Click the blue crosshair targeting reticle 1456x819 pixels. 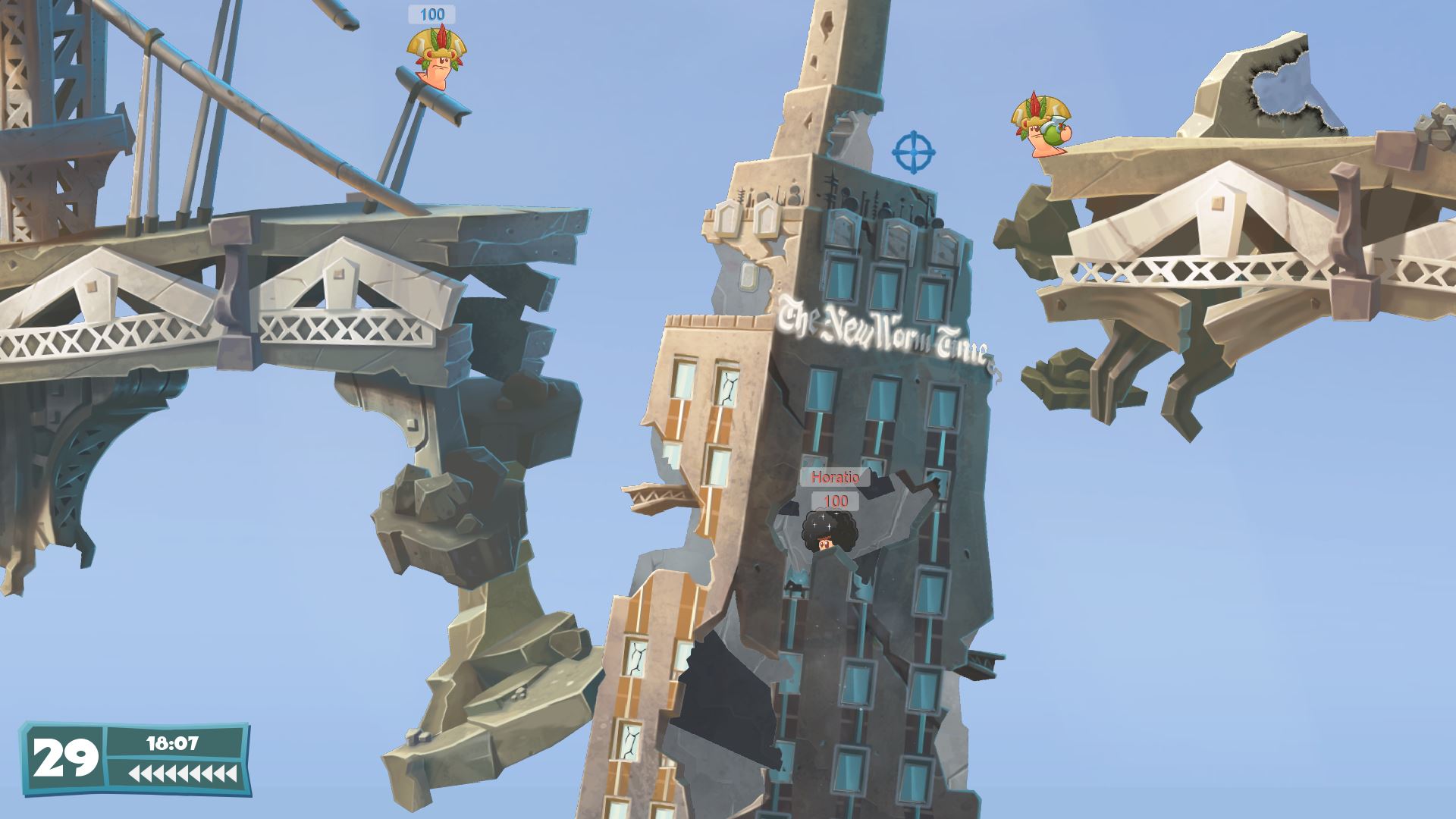tap(915, 152)
